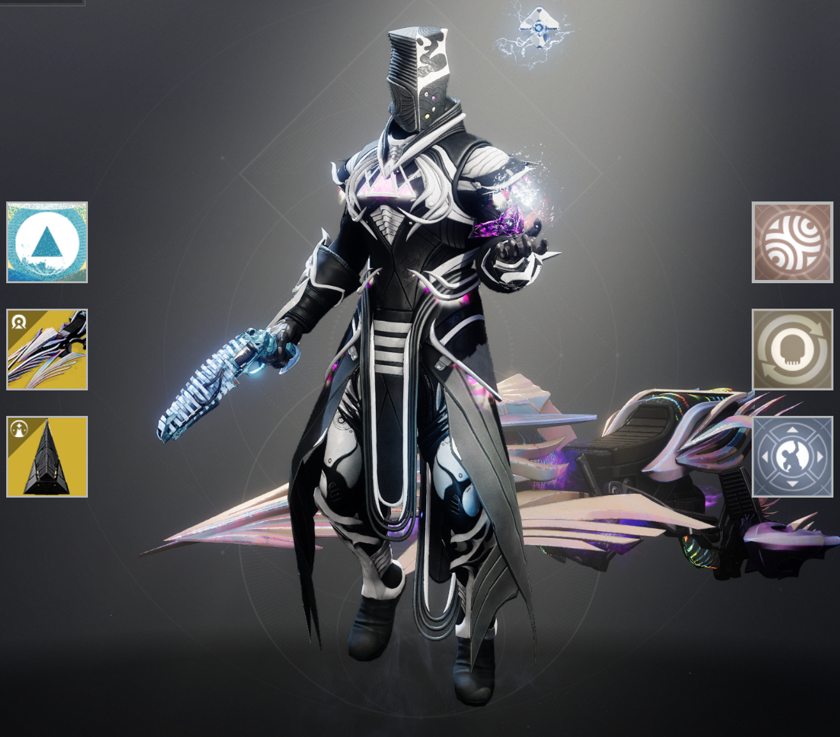The width and height of the screenshot is (840, 737).
Task: Open the blue triangle subclass slot
Action: coord(47,242)
